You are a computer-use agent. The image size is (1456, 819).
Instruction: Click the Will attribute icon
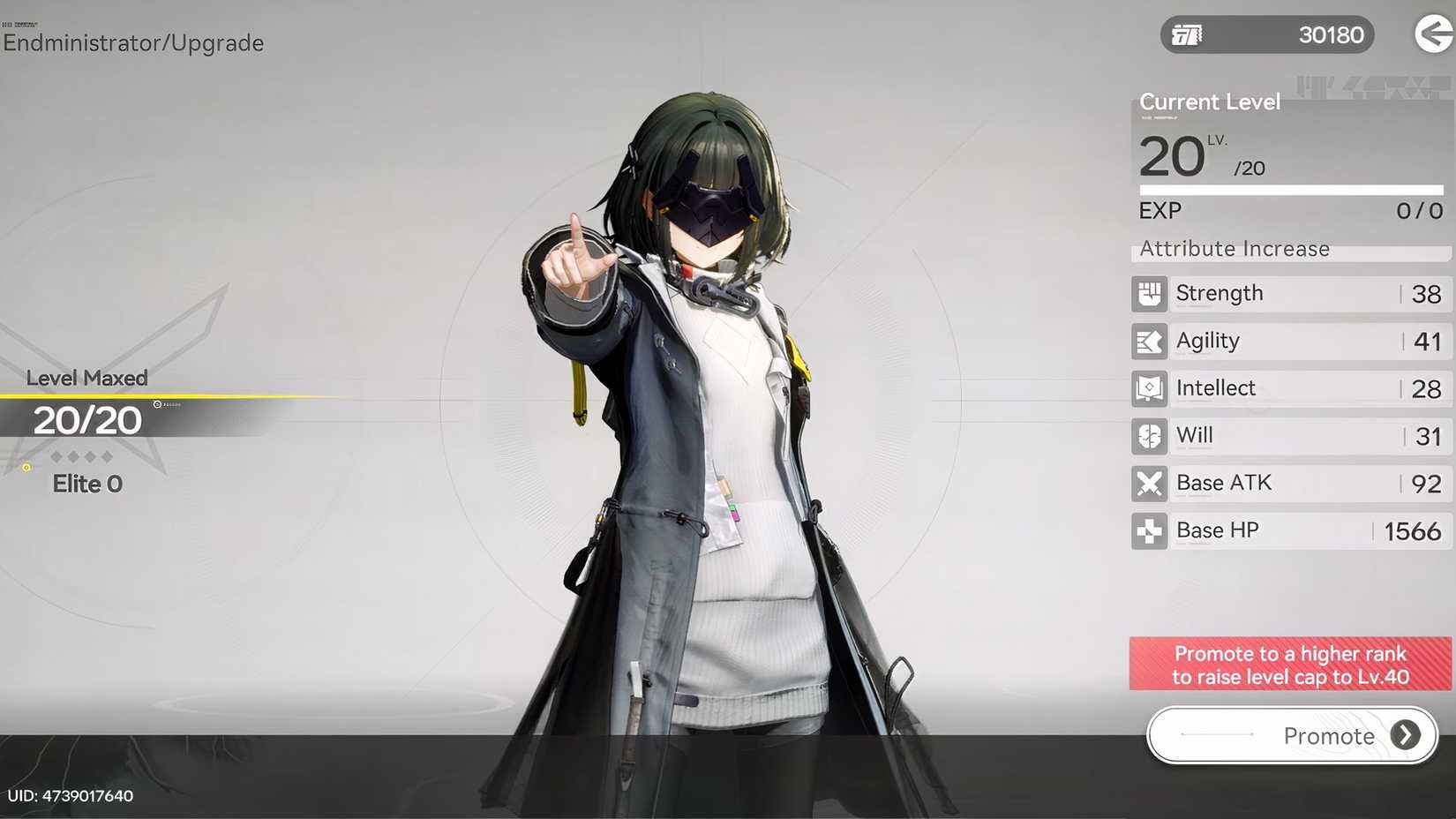pyautogui.click(x=1148, y=436)
